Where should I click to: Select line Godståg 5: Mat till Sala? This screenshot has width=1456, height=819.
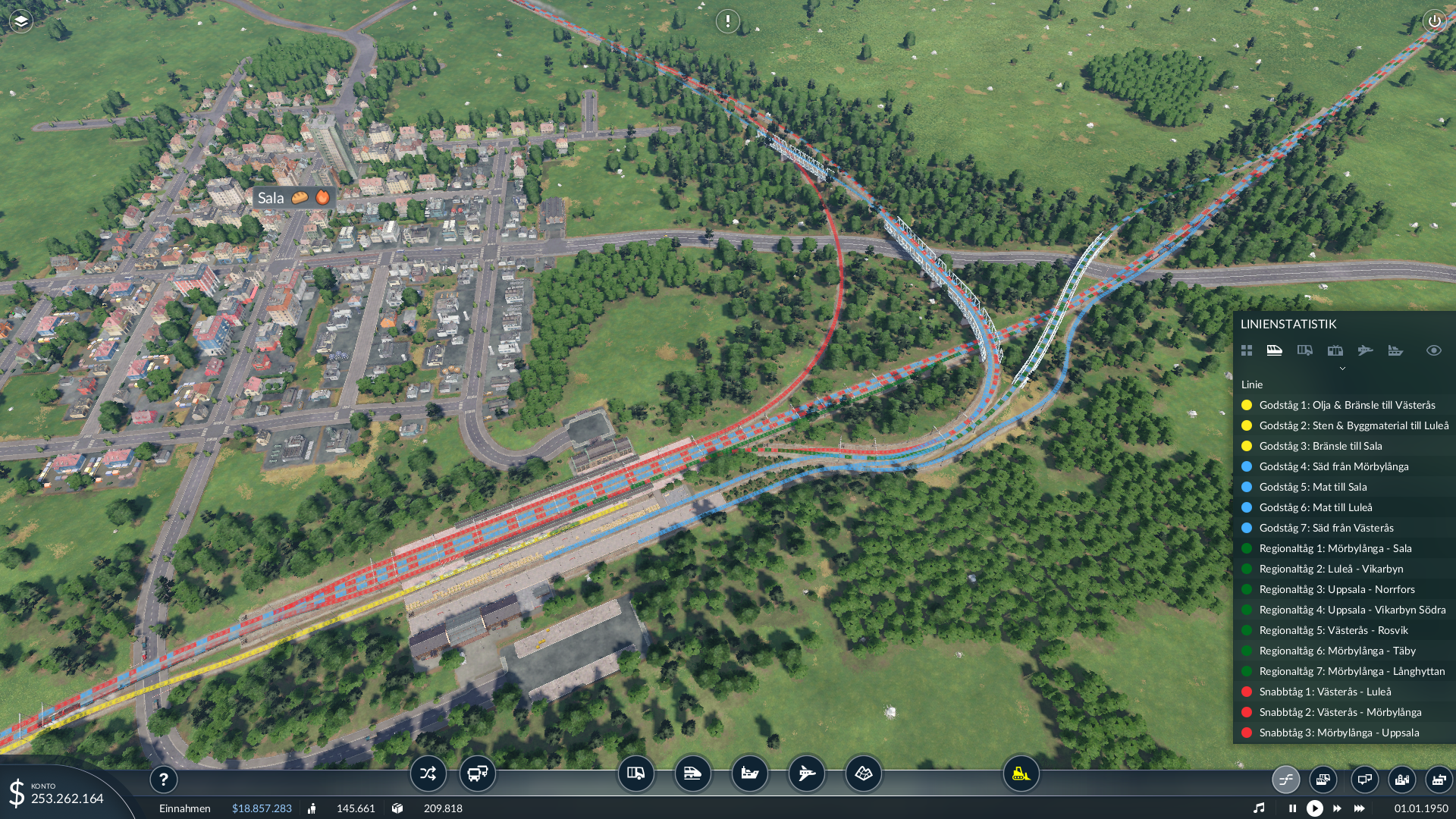(x=1313, y=487)
